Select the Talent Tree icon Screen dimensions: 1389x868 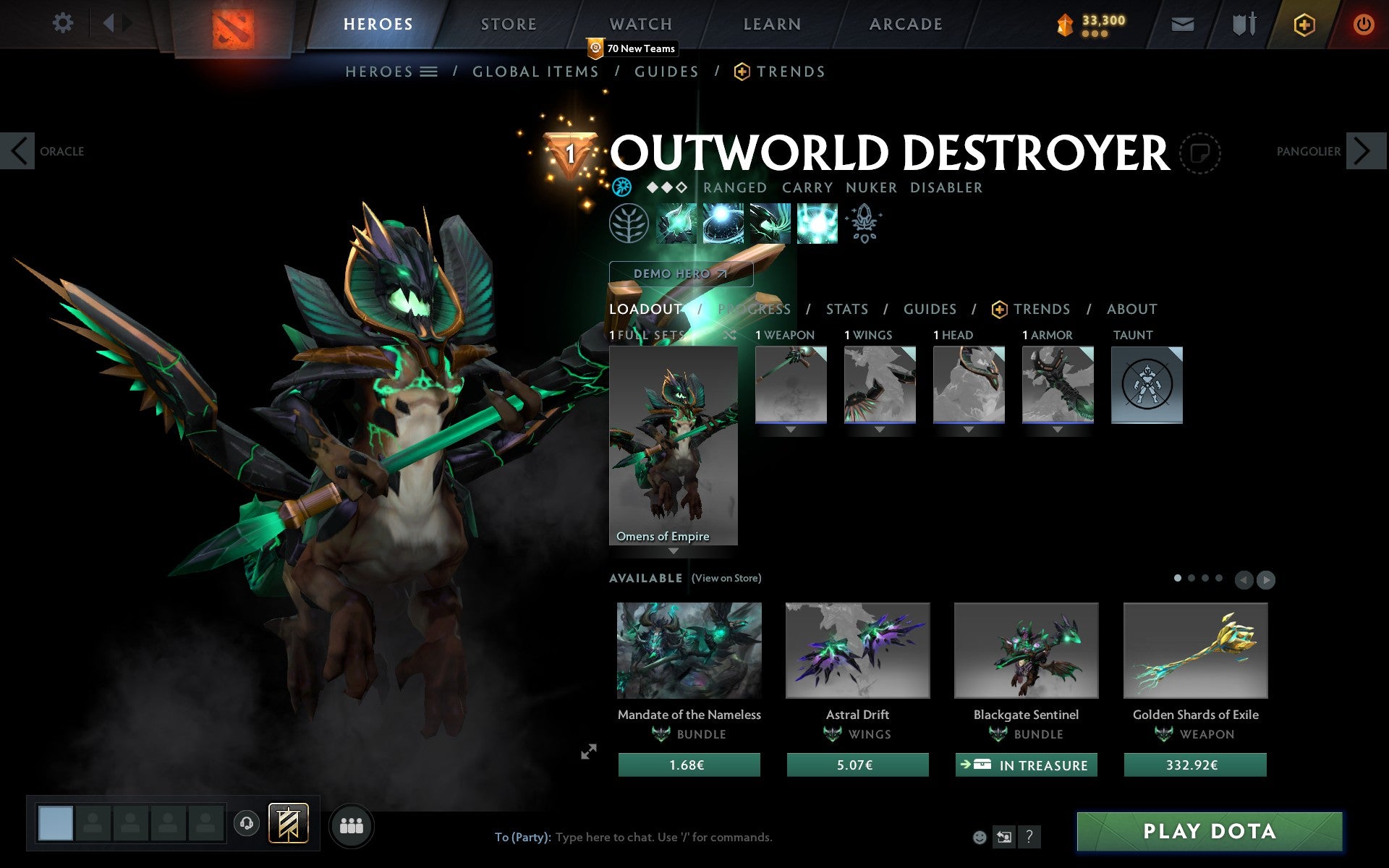[x=629, y=224]
